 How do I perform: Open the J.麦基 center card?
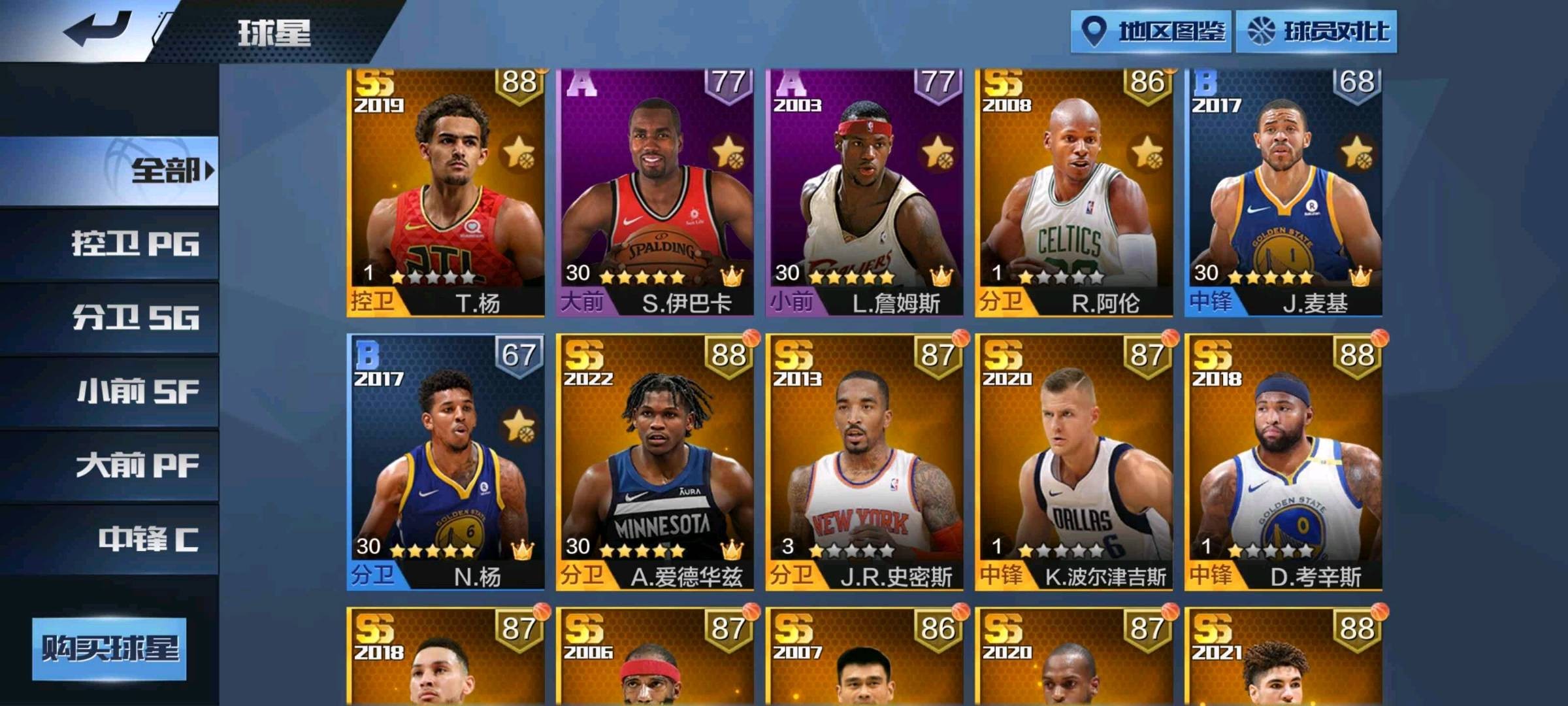click(x=1283, y=193)
